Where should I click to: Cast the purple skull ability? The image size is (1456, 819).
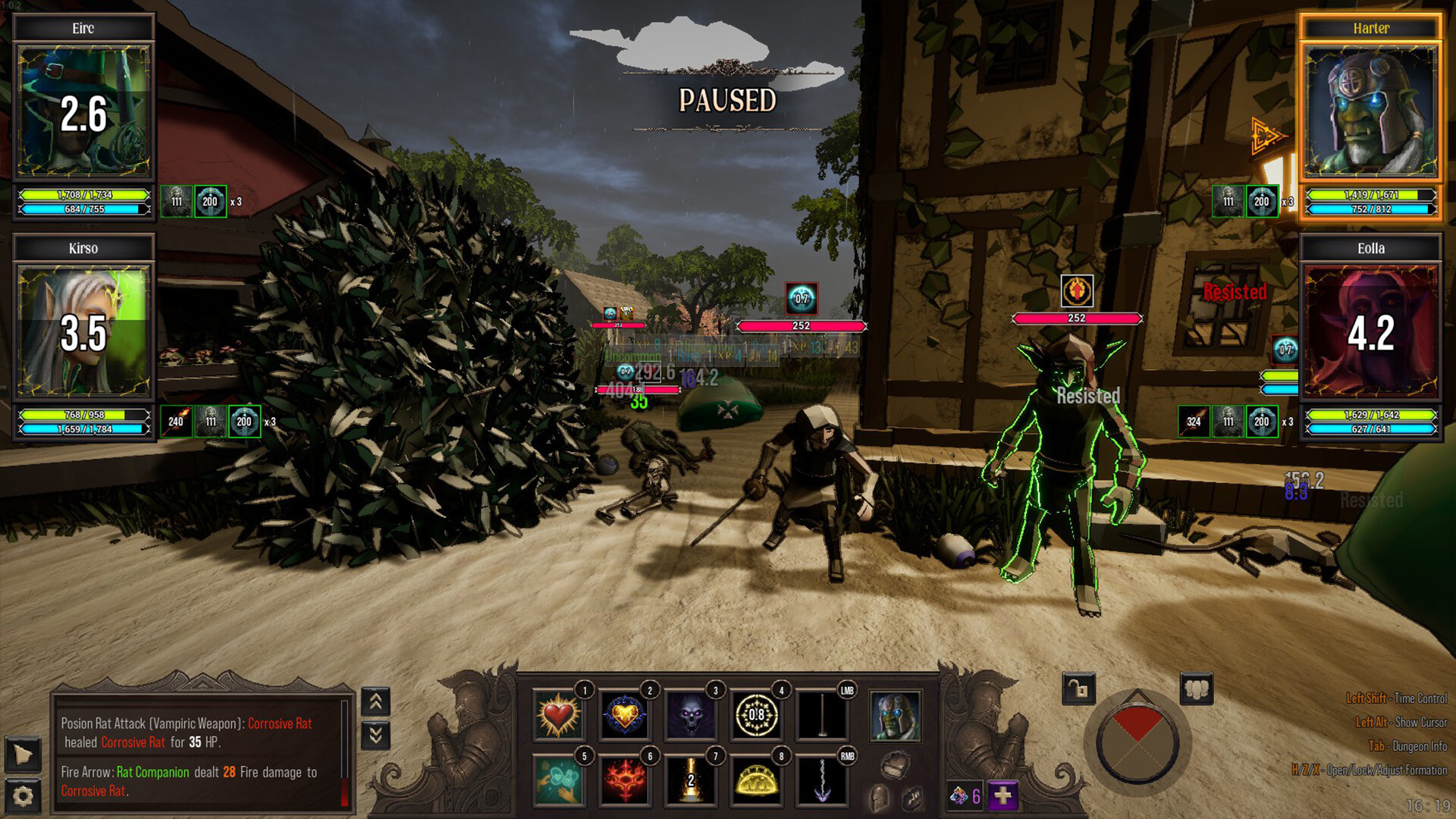[x=690, y=715]
